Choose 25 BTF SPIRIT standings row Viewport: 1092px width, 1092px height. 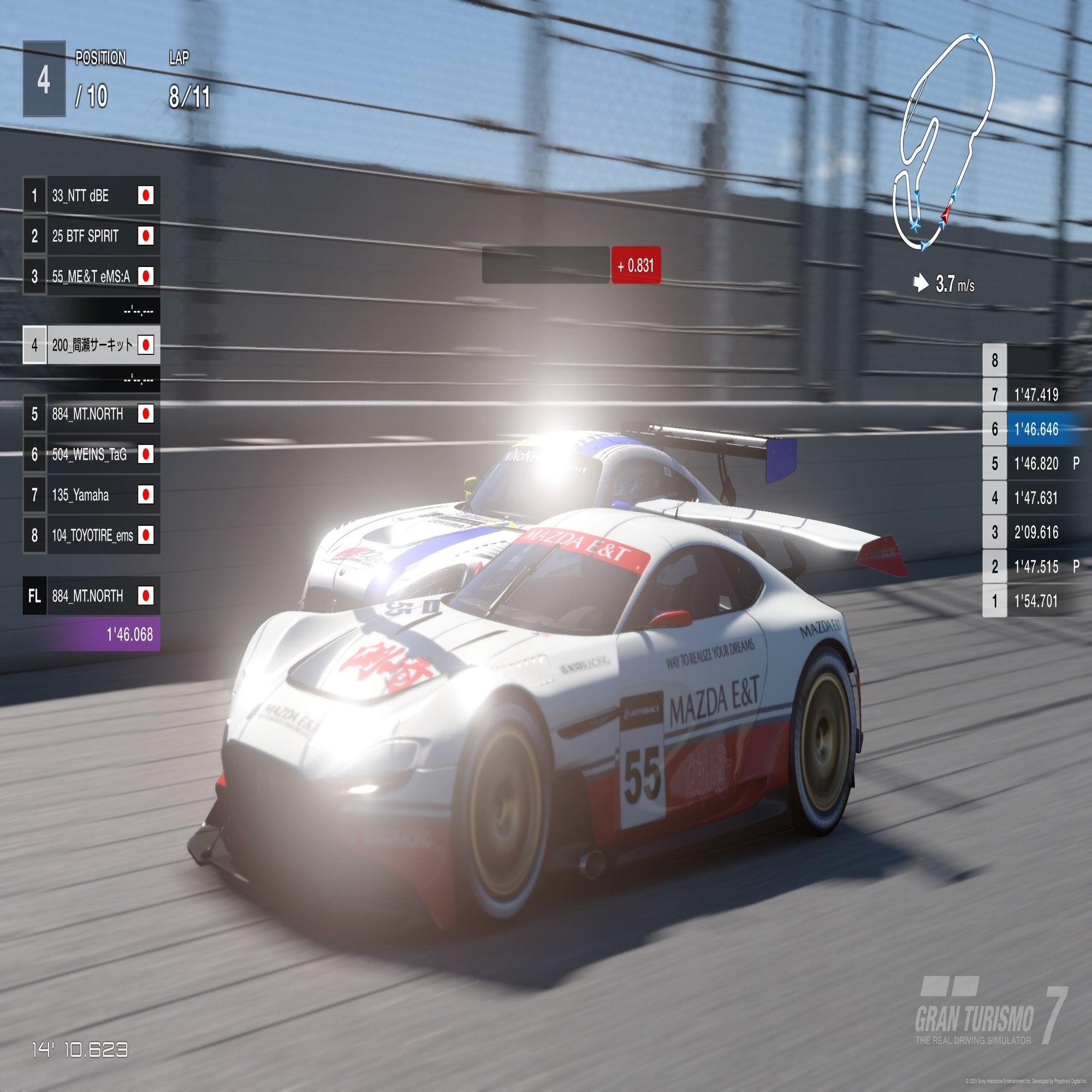(x=92, y=236)
